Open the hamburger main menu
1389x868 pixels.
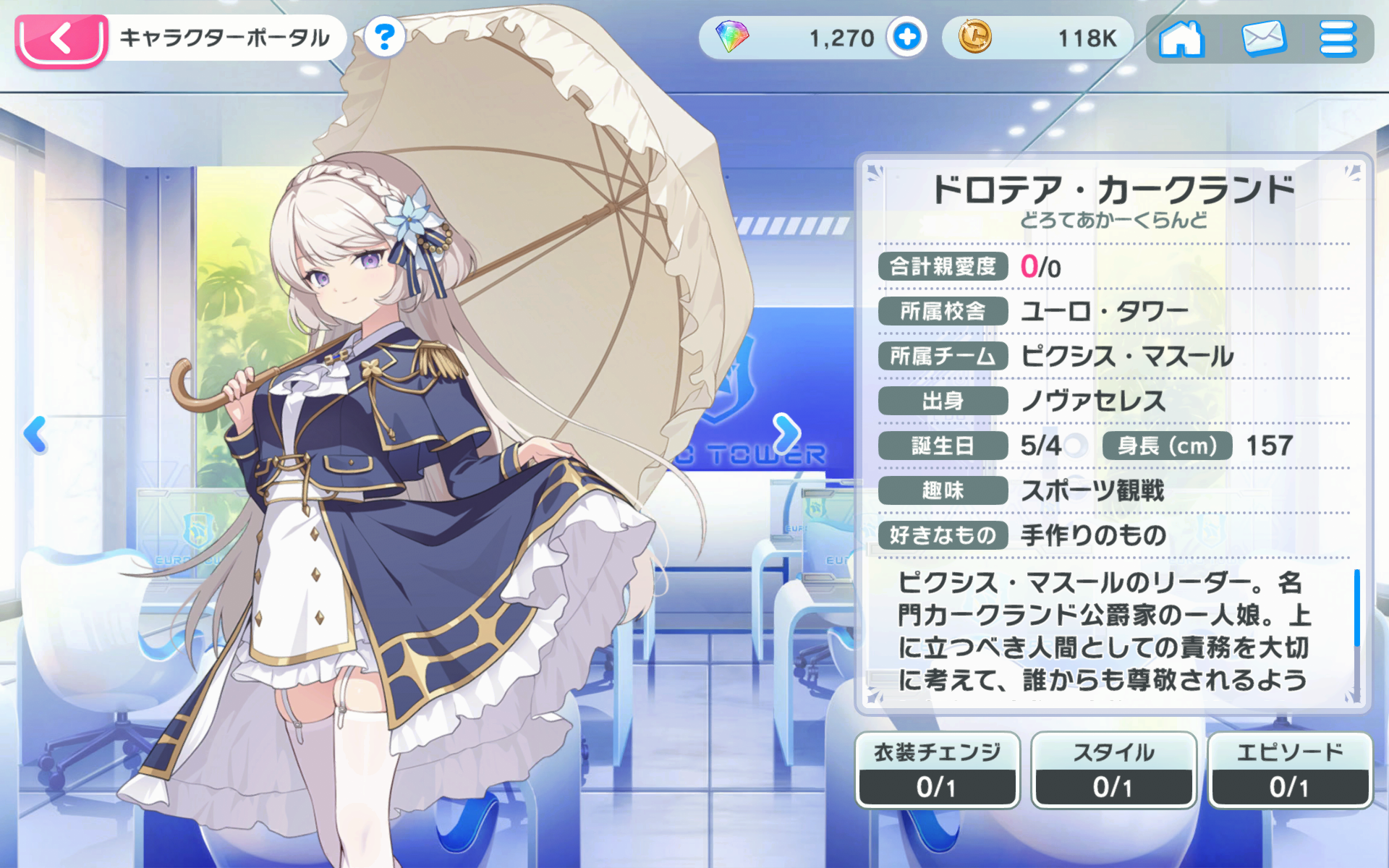point(1337,38)
